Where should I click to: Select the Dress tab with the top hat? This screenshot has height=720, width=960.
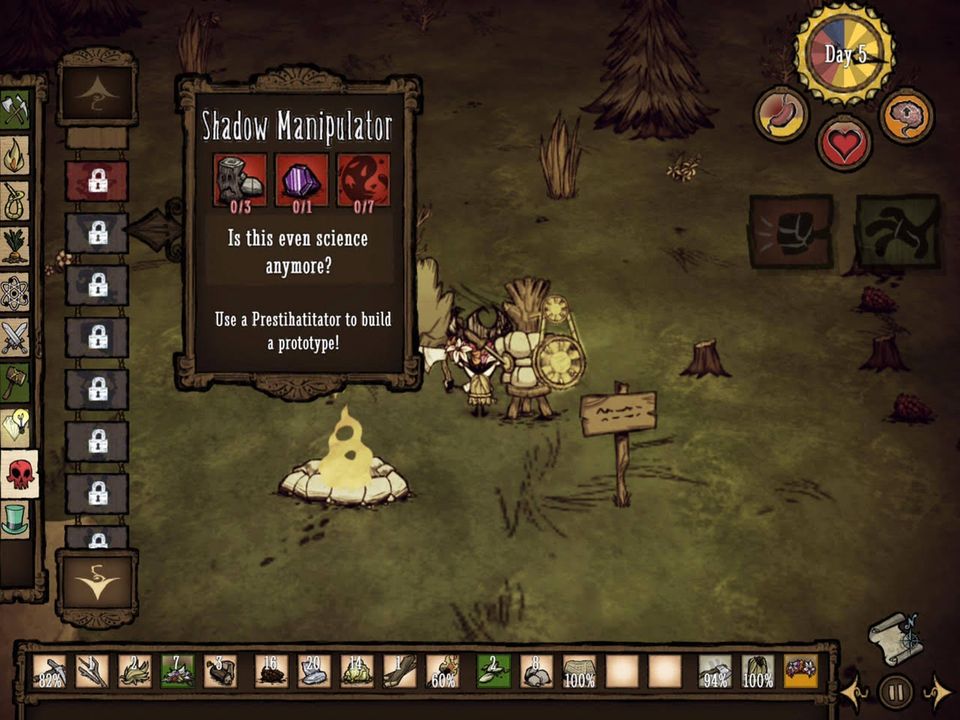coord(15,519)
